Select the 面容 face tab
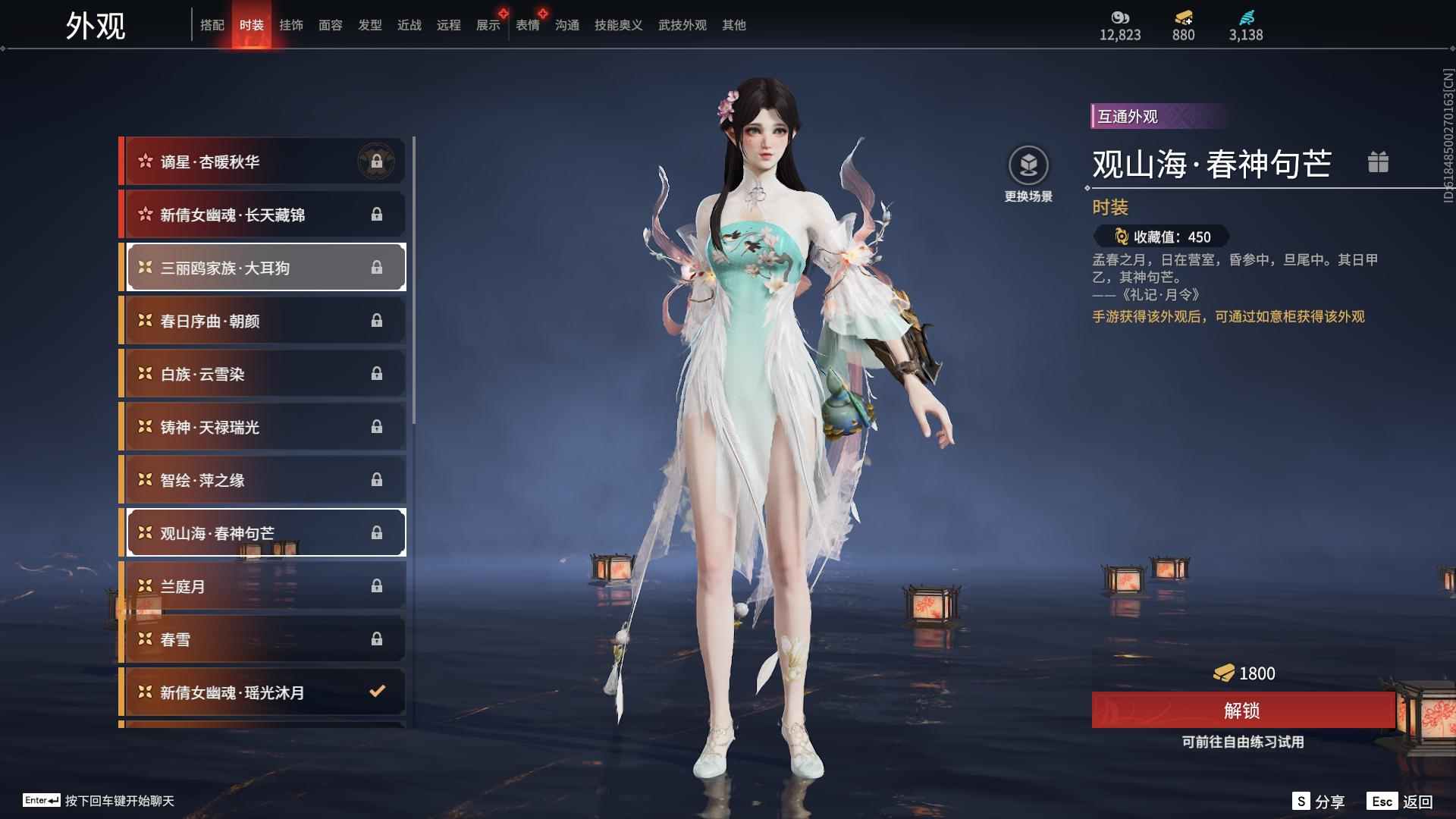 coord(330,25)
